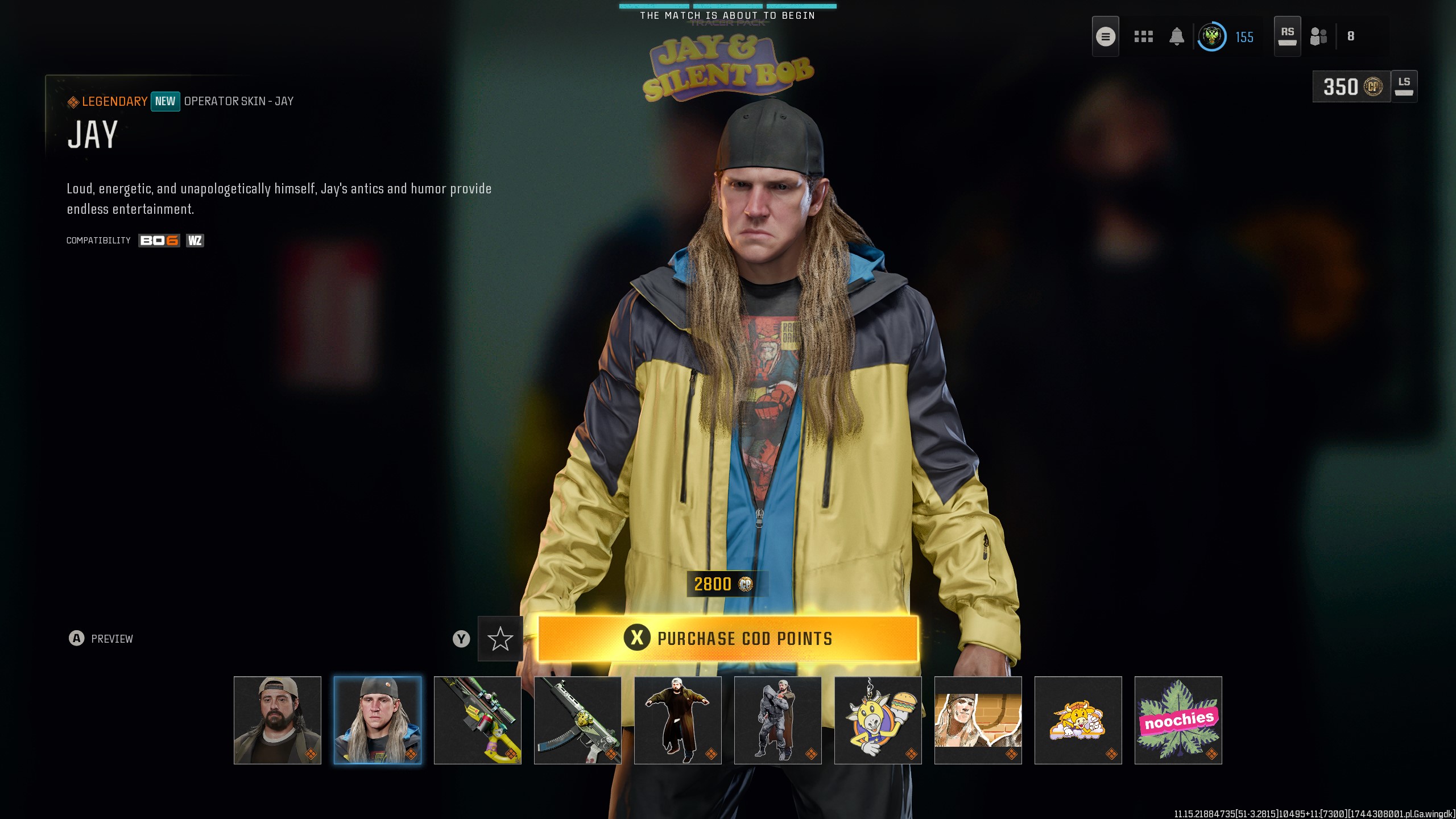
Task: View the Silent Bob arms-out emote thumbnail
Action: 678,720
